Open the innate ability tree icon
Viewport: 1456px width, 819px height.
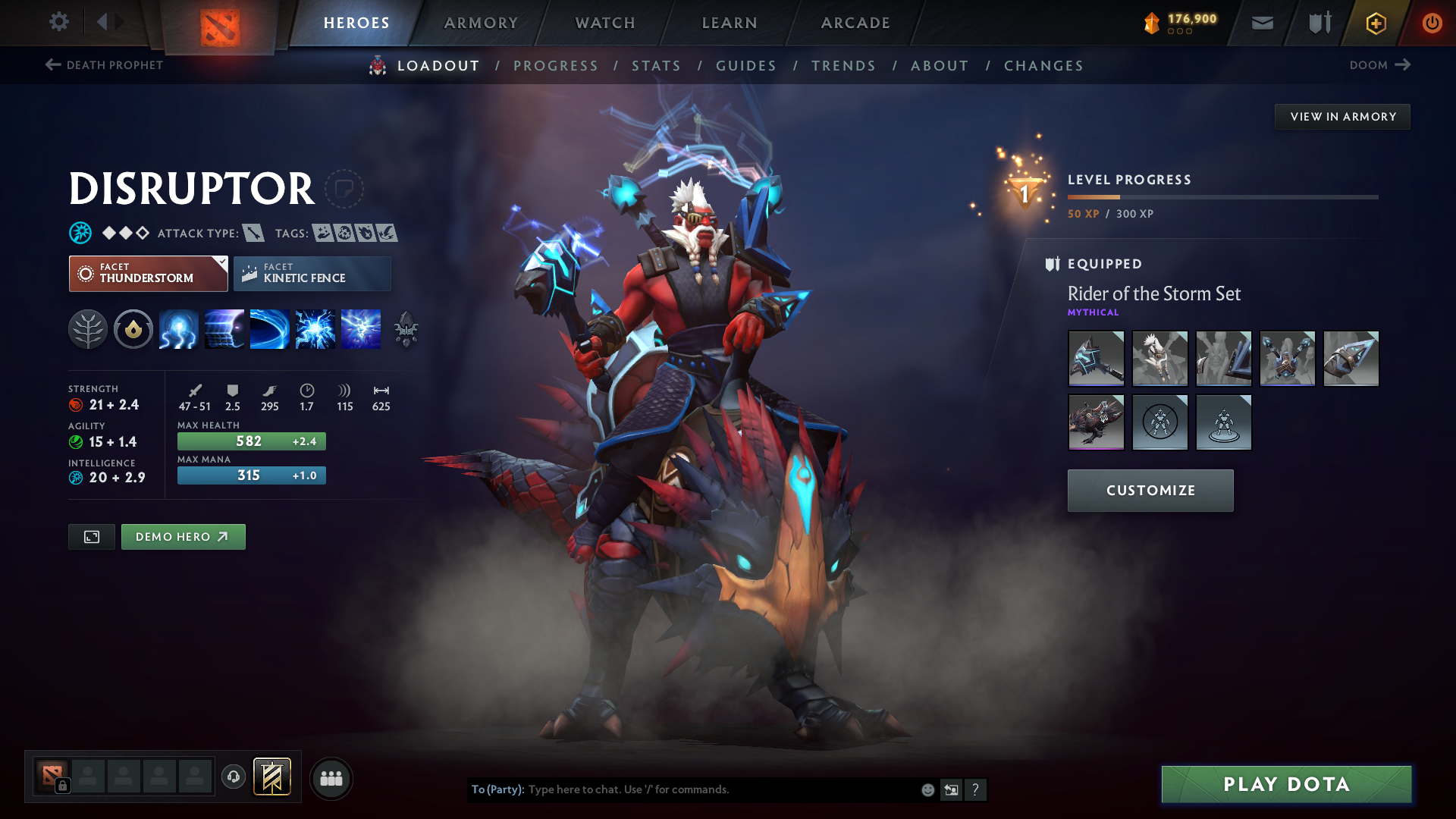pos(88,329)
